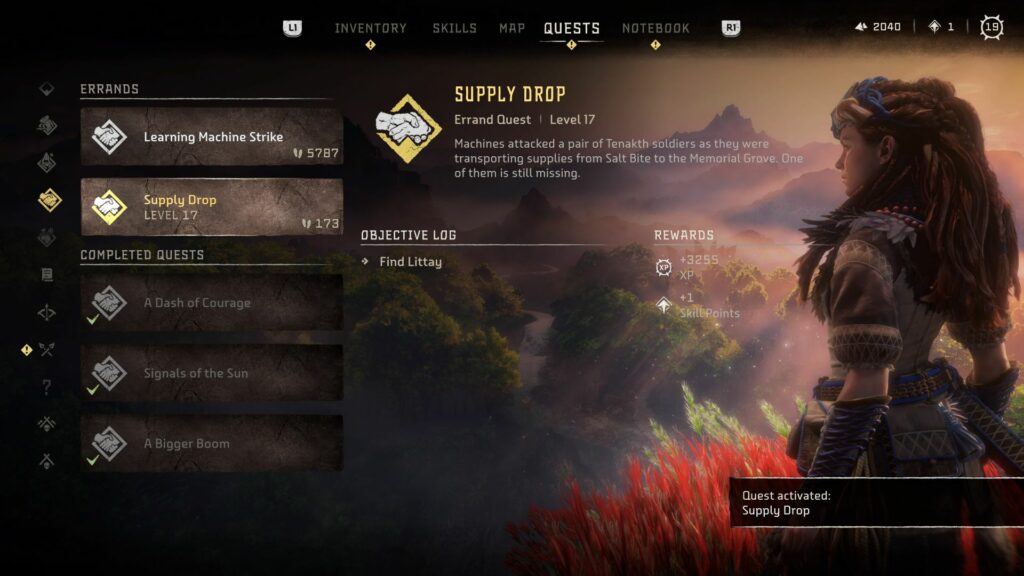Open the top diamond quest category icon
This screenshot has height=576, width=1024.
click(x=46, y=89)
